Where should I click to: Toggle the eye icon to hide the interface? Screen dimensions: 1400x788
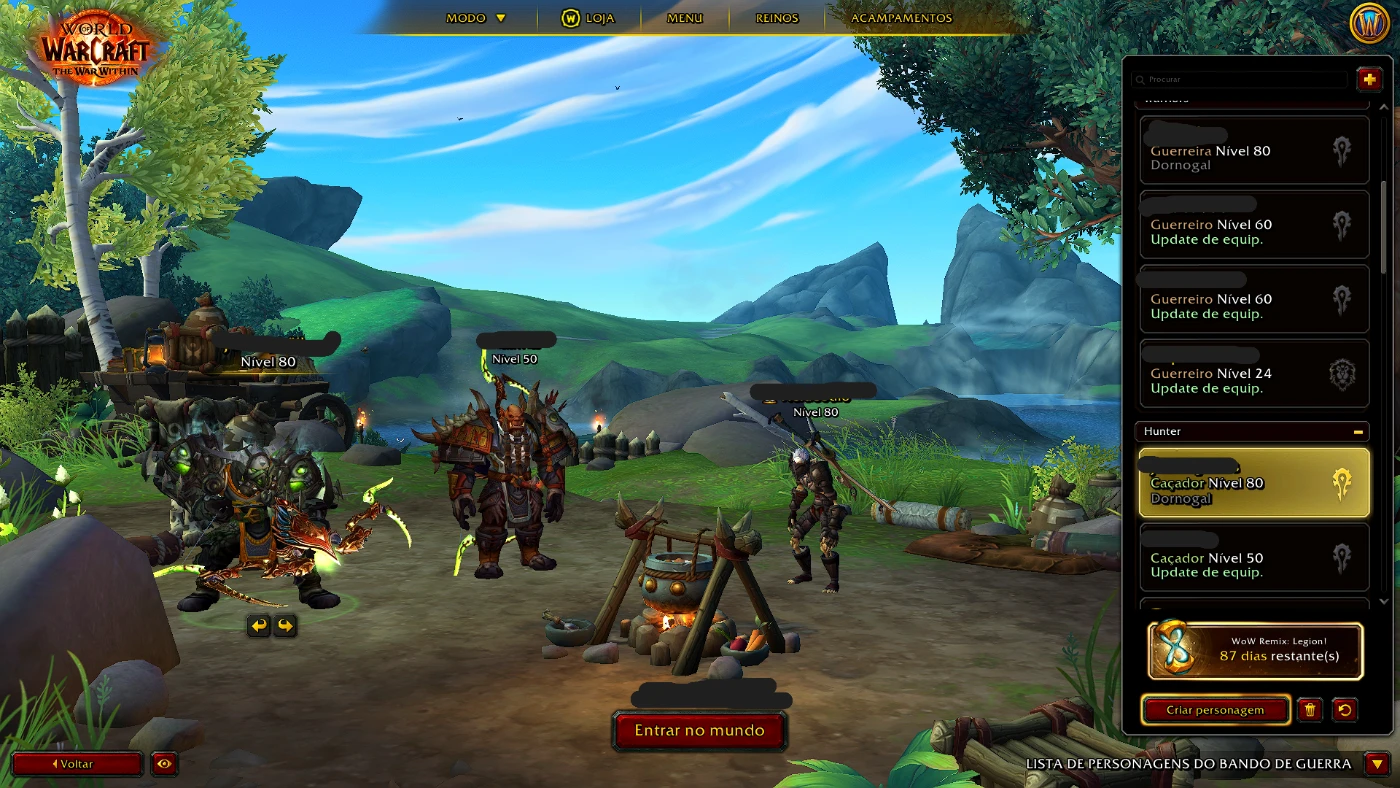tap(163, 764)
